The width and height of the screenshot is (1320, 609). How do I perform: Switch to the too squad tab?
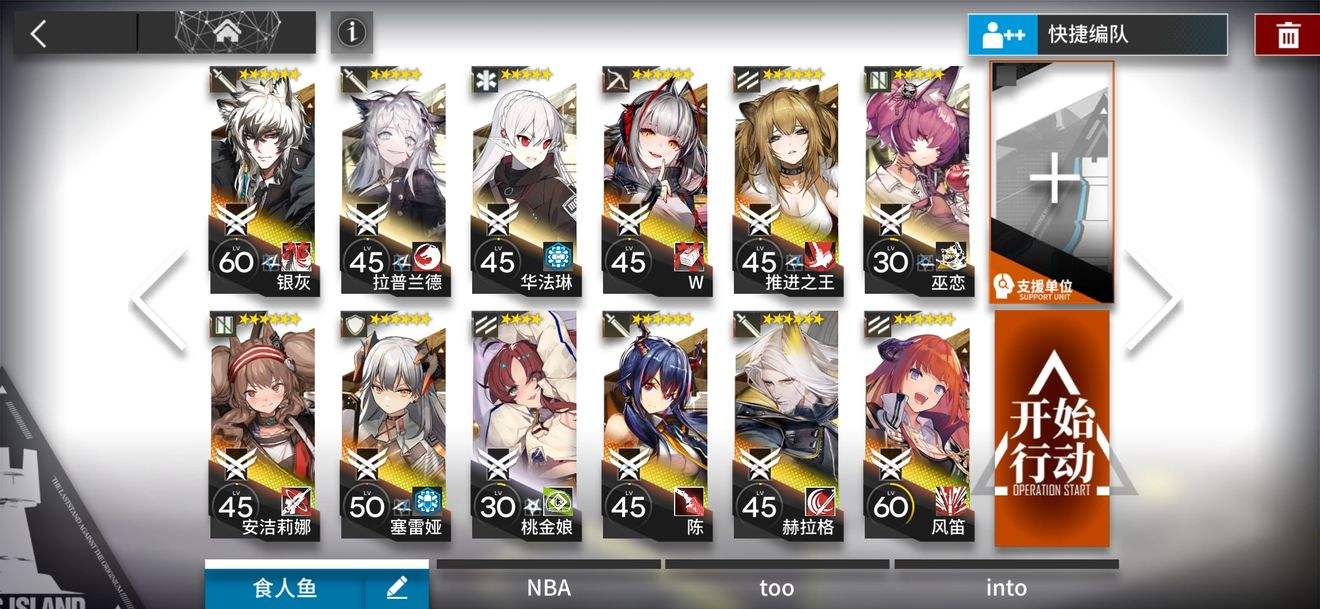[x=777, y=587]
